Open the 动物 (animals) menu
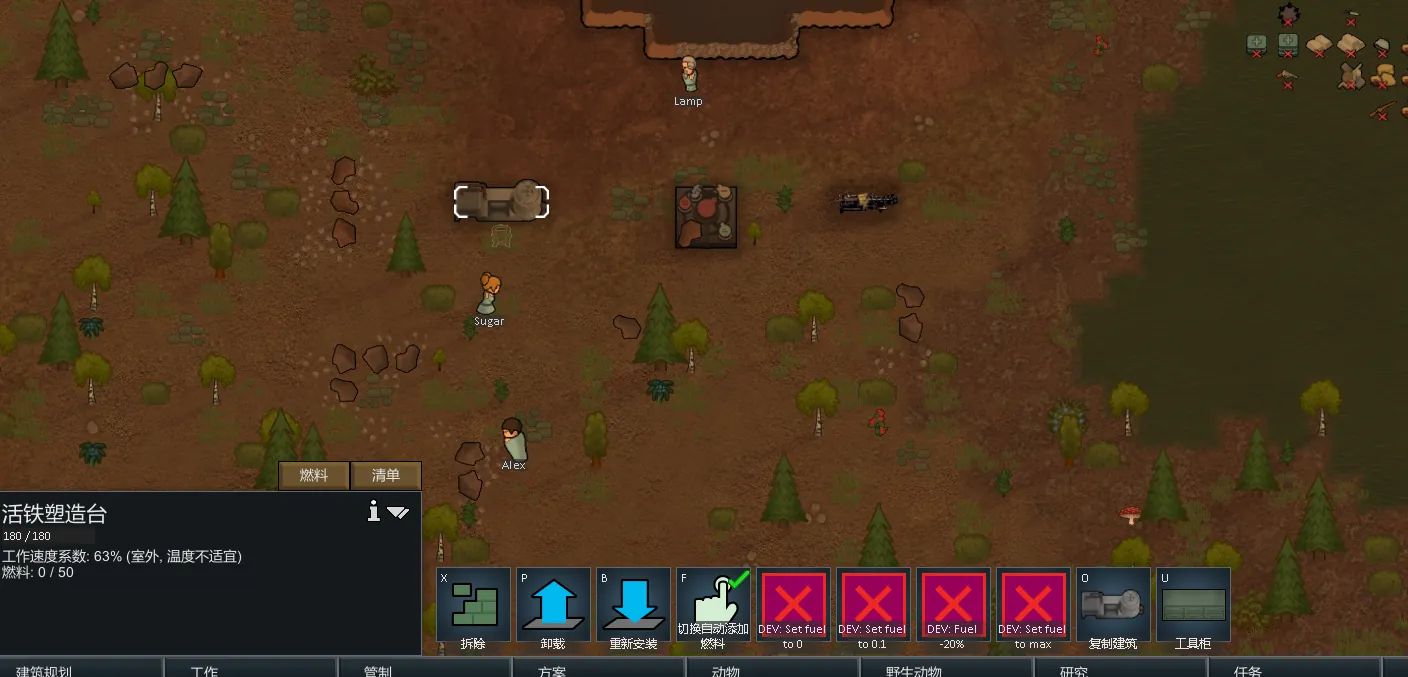Image resolution: width=1408 pixels, height=677 pixels. click(725, 668)
